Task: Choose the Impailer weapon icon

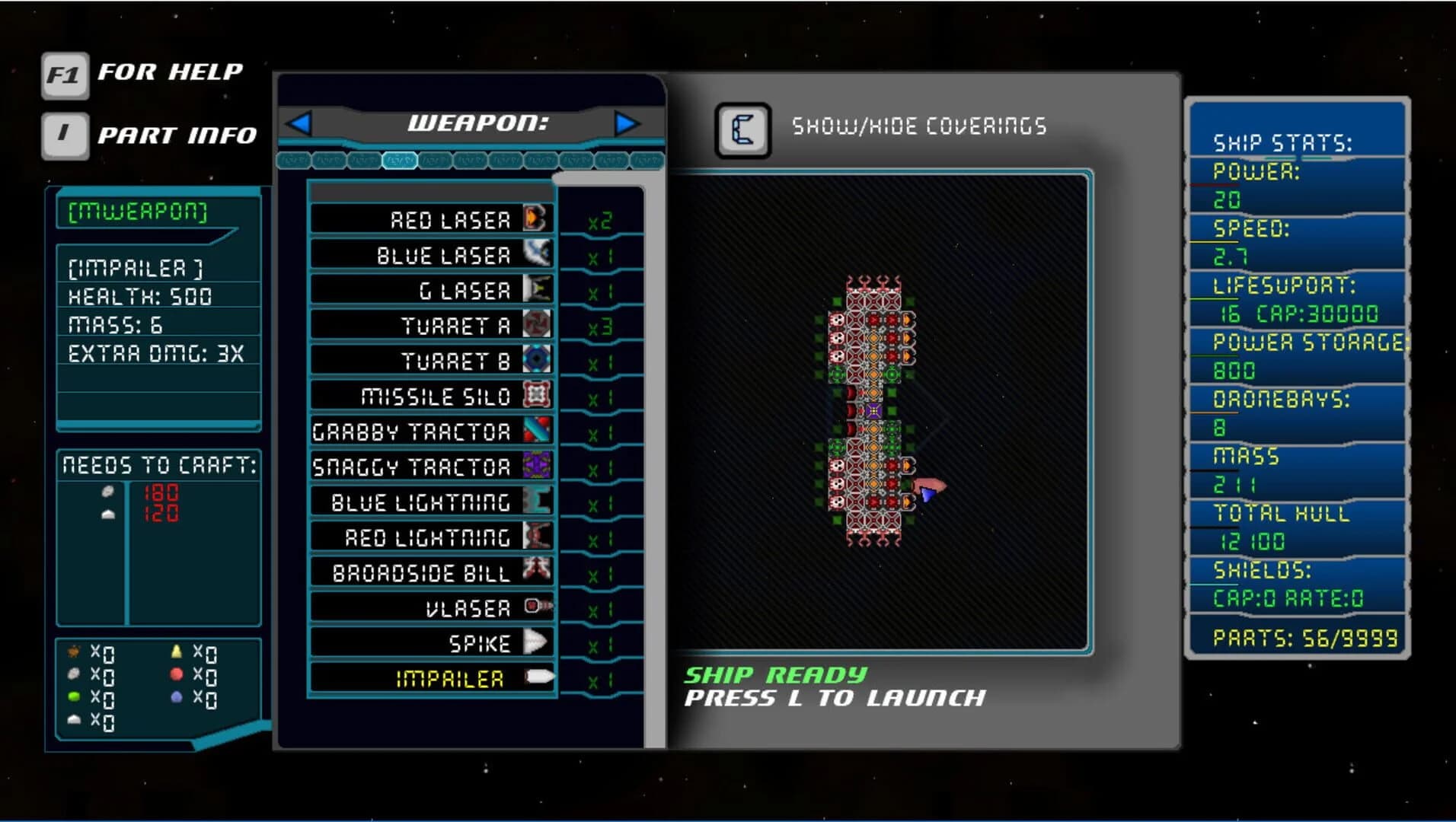Action: 538,677
